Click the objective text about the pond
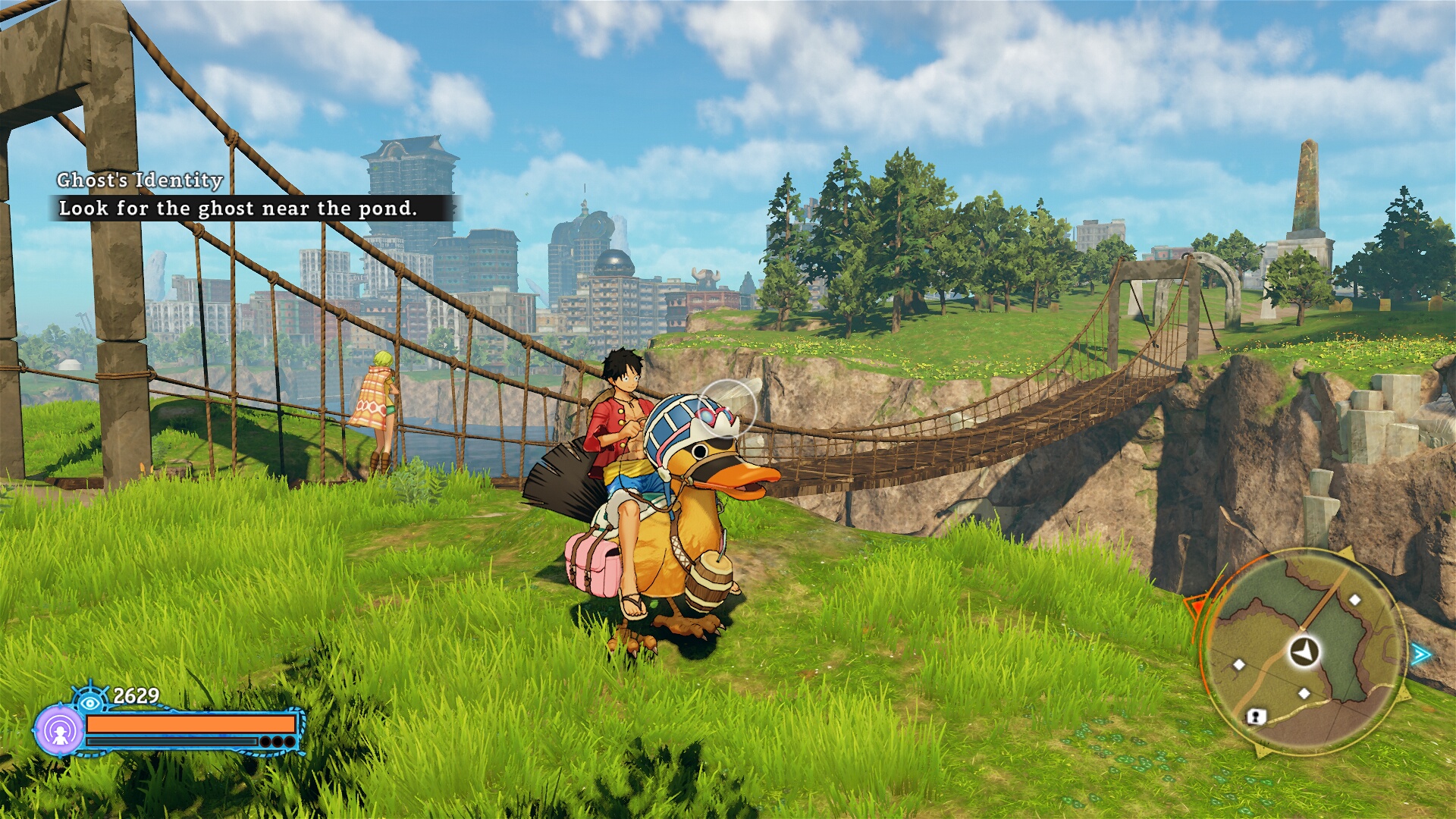 240,209
